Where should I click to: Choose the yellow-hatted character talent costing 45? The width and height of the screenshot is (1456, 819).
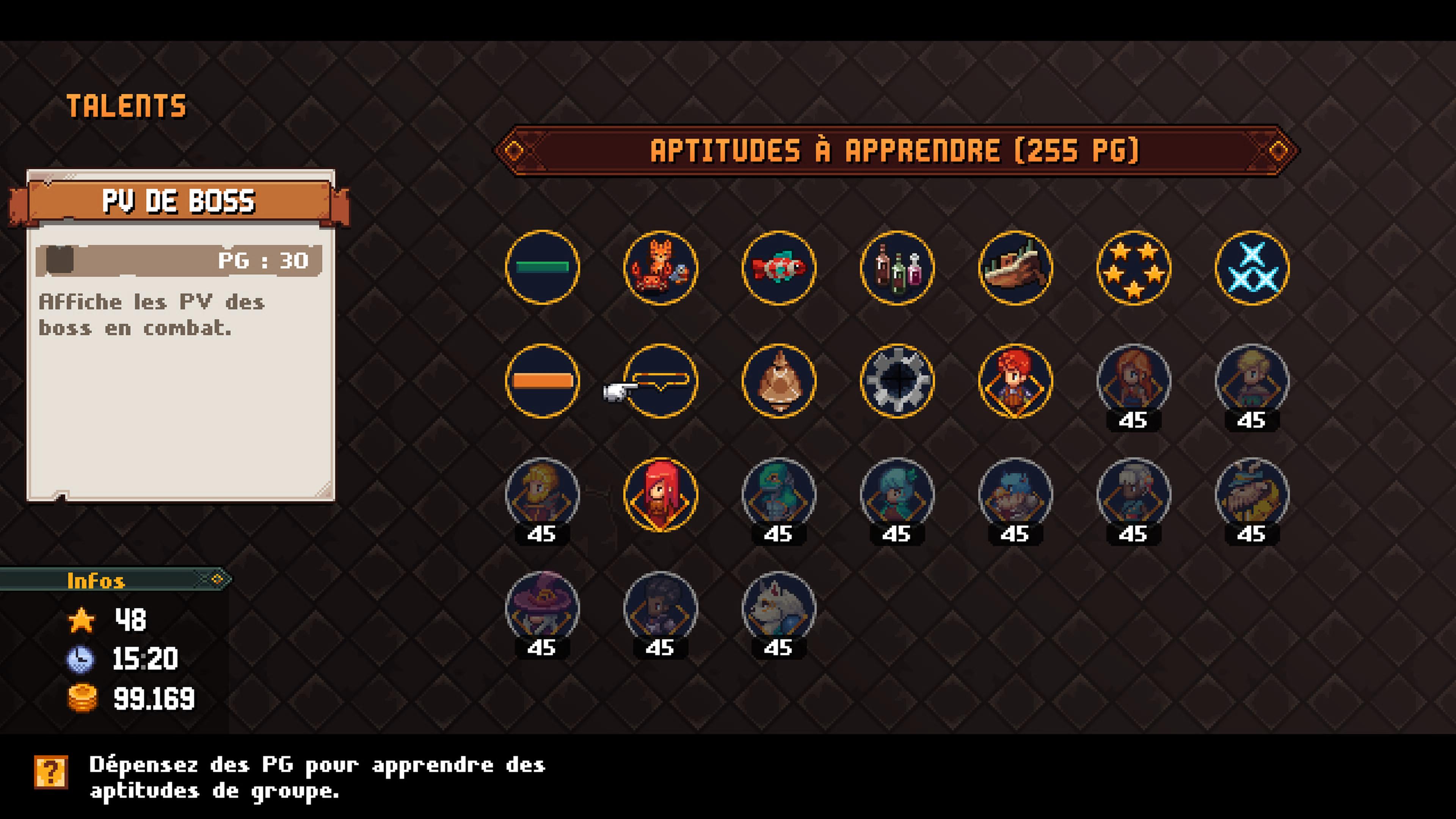click(1251, 494)
